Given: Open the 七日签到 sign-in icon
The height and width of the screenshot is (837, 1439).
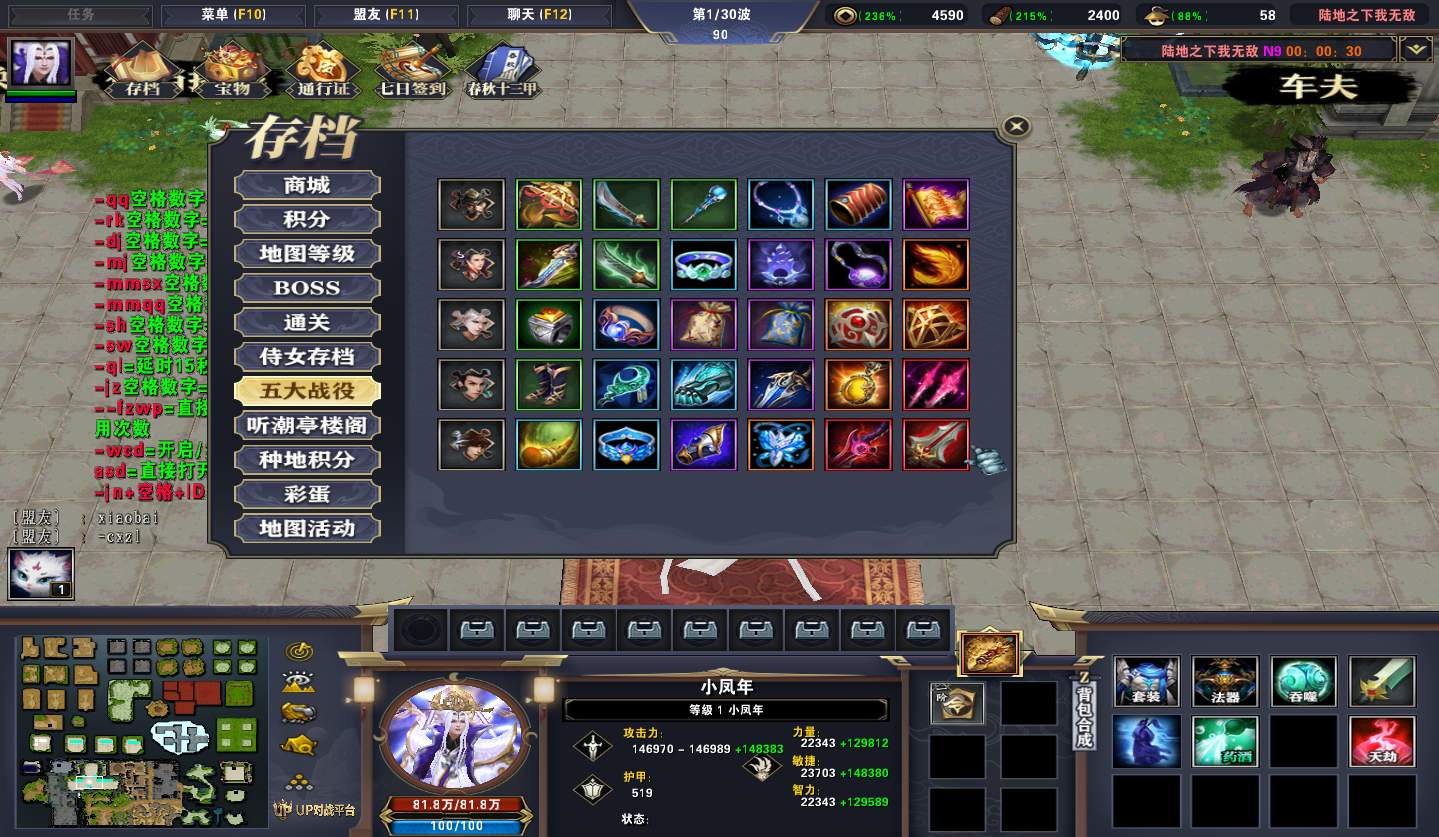Looking at the screenshot, I should [x=411, y=70].
